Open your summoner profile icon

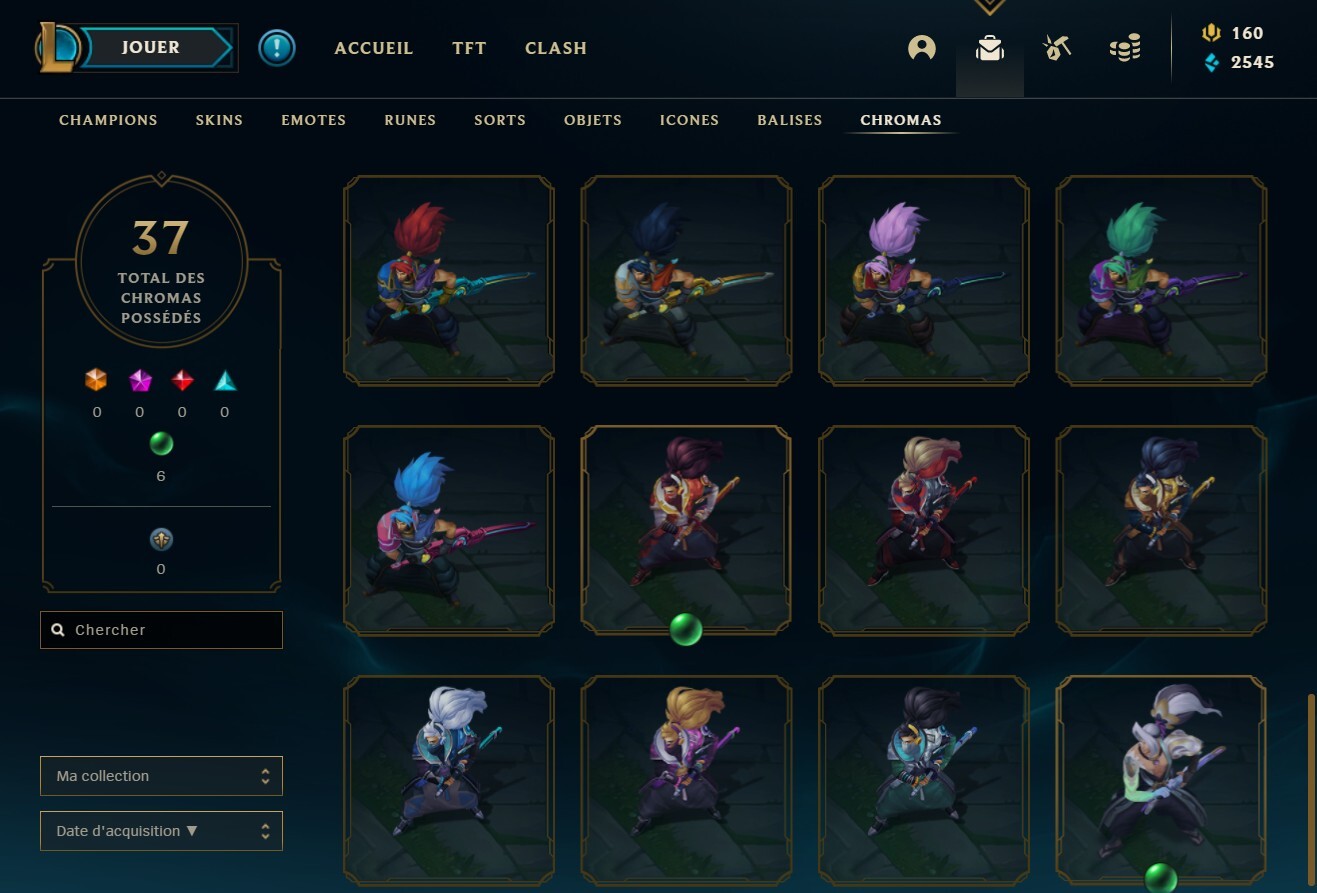[x=921, y=47]
